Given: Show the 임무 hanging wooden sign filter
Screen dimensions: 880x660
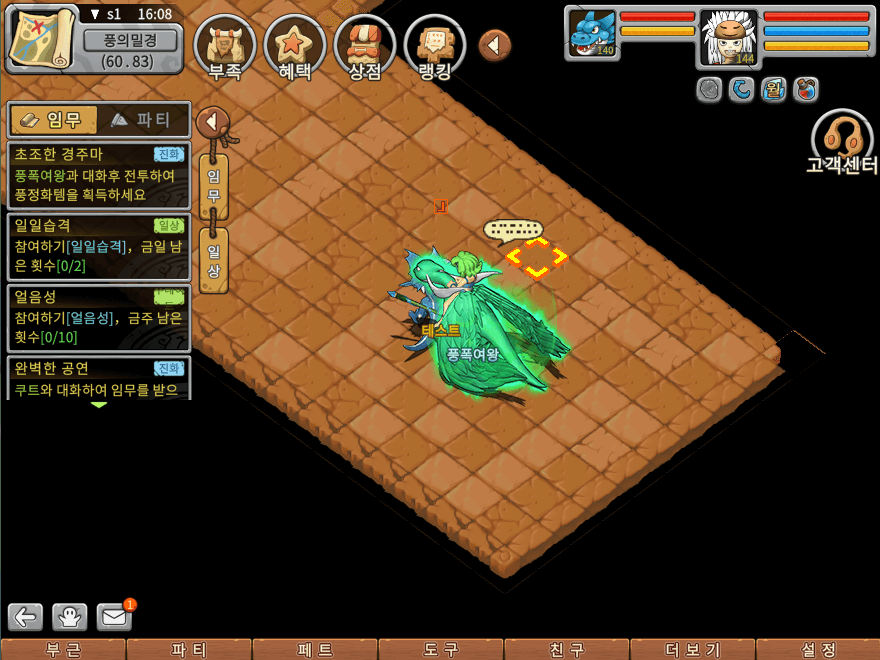Looking at the screenshot, I should (214, 185).
